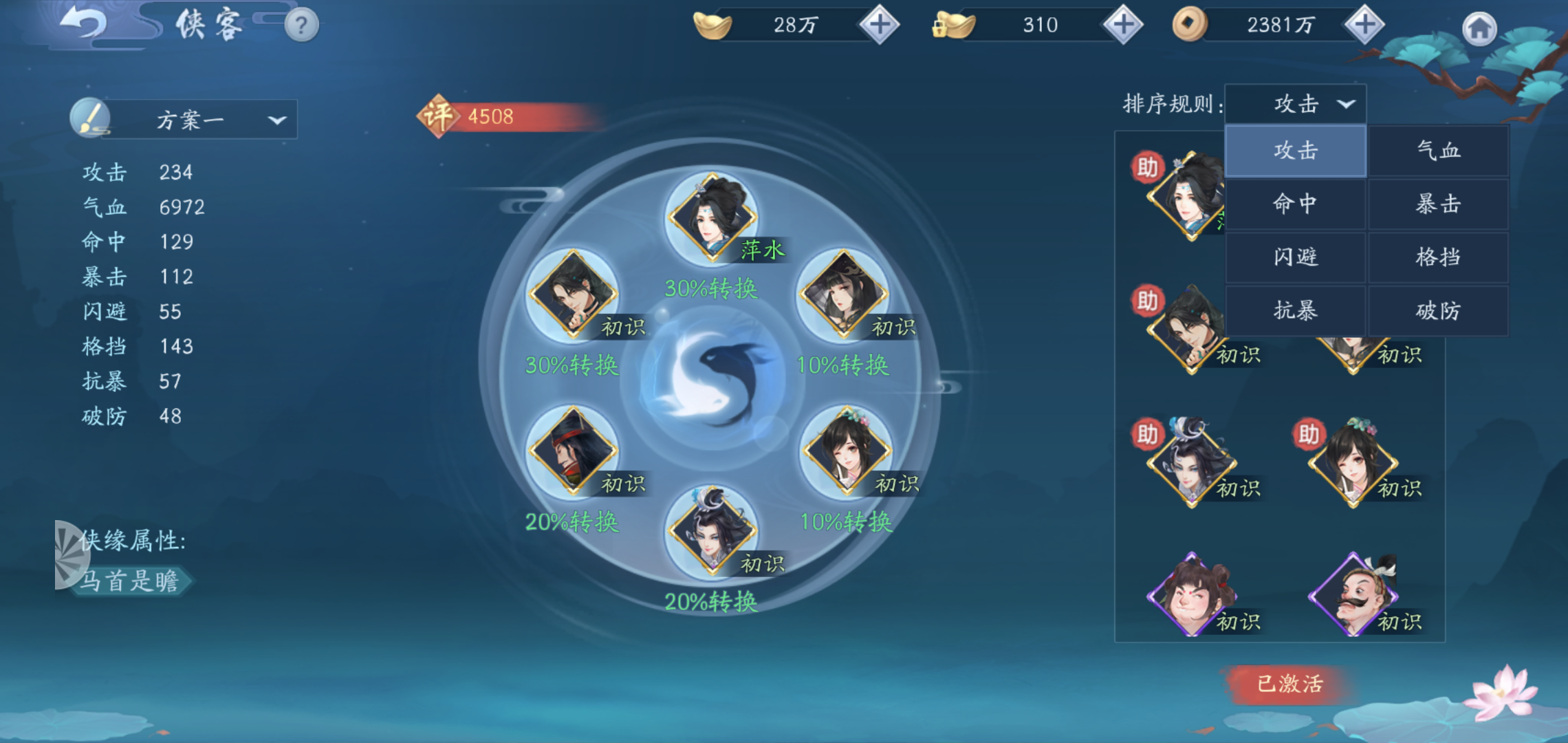Choose 破防 from the sort options
This screenshot has width=1568, height=743.
[1438, 310]
